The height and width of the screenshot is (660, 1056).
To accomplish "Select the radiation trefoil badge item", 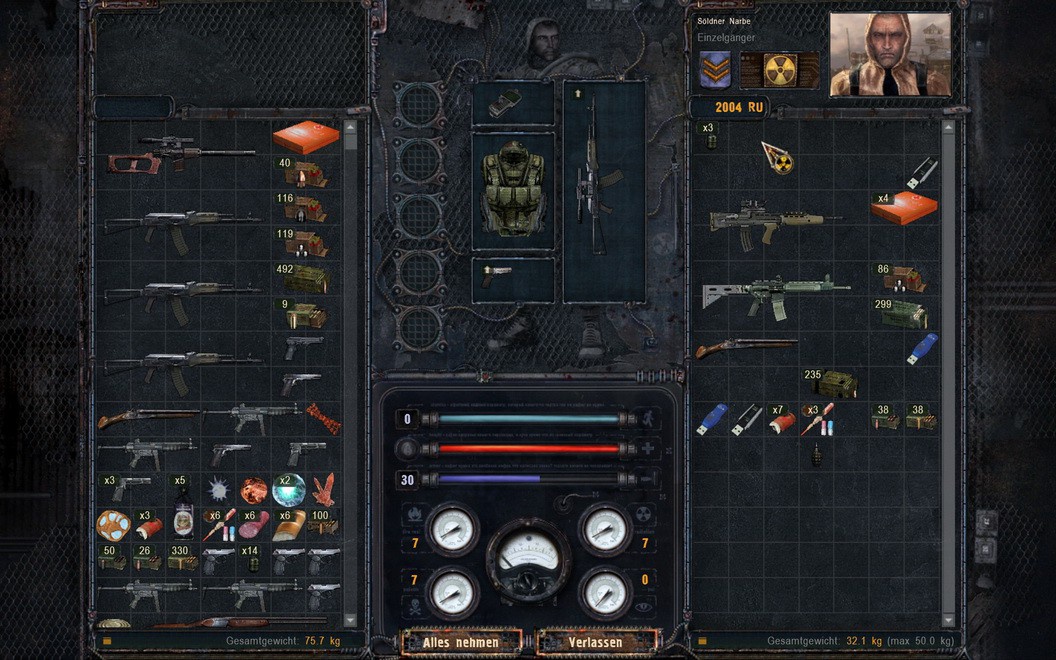I will point(776,157).
